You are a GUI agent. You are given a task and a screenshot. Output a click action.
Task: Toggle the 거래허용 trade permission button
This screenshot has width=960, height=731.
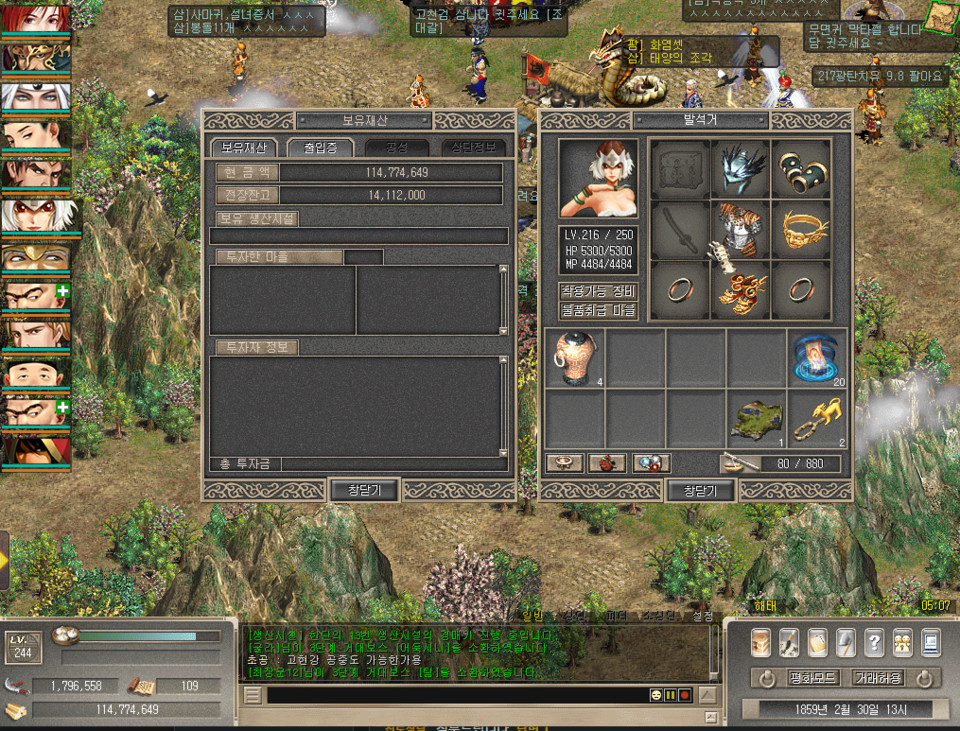point(877,678)
